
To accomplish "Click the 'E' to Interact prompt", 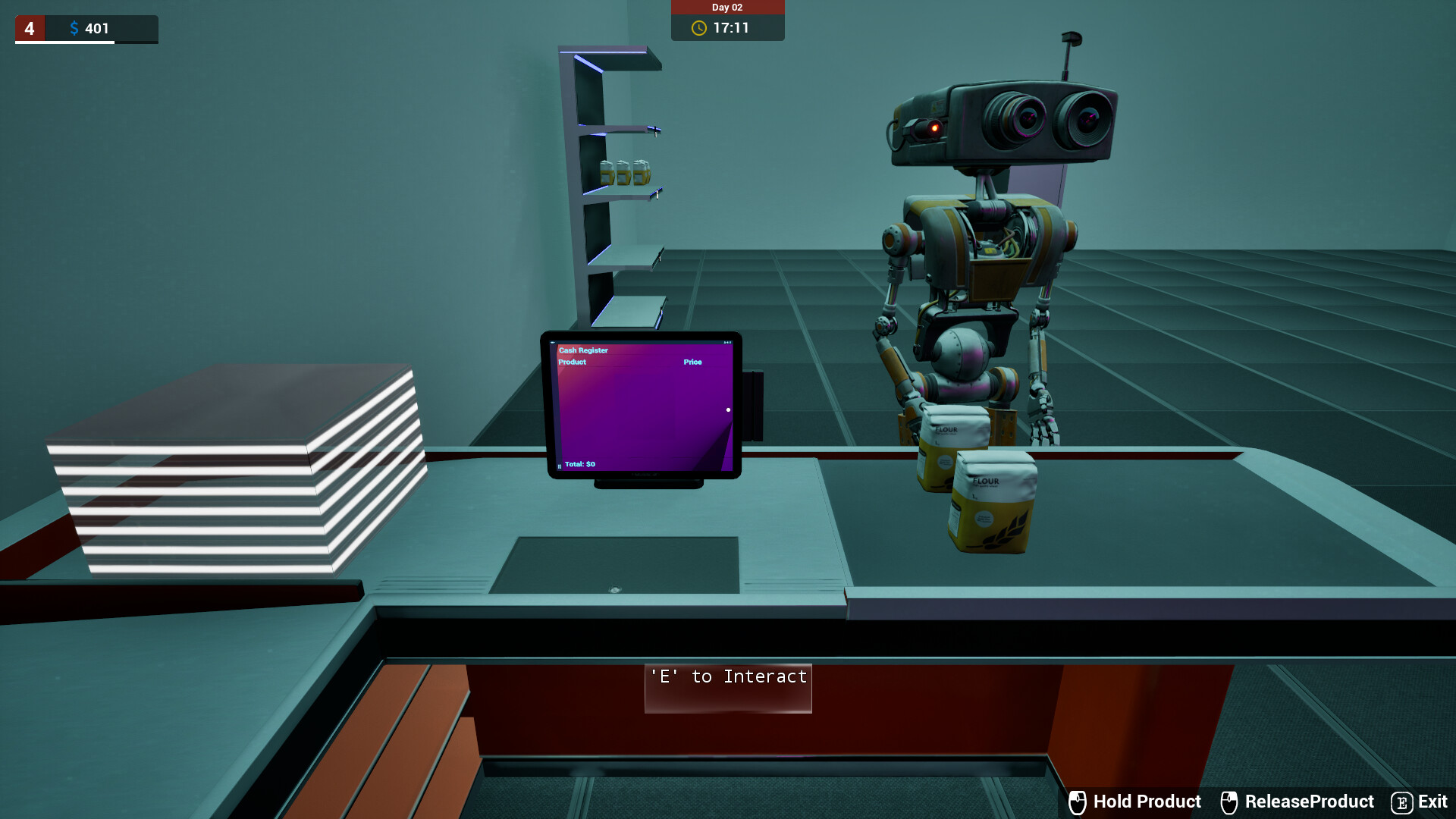I will [727, 677].
